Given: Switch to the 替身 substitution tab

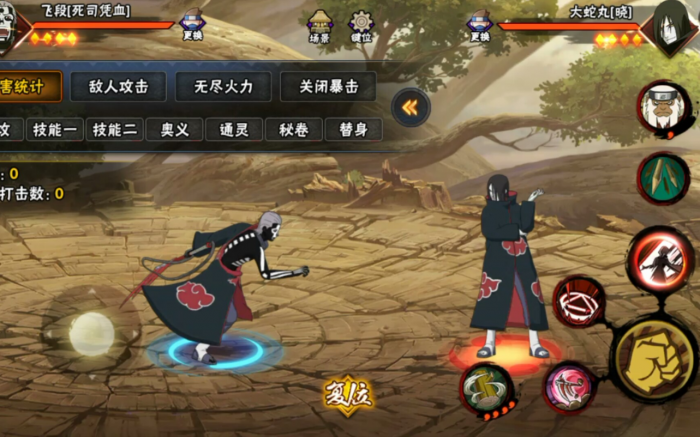Looking at the screenshot, I should (x=353, y=130).
